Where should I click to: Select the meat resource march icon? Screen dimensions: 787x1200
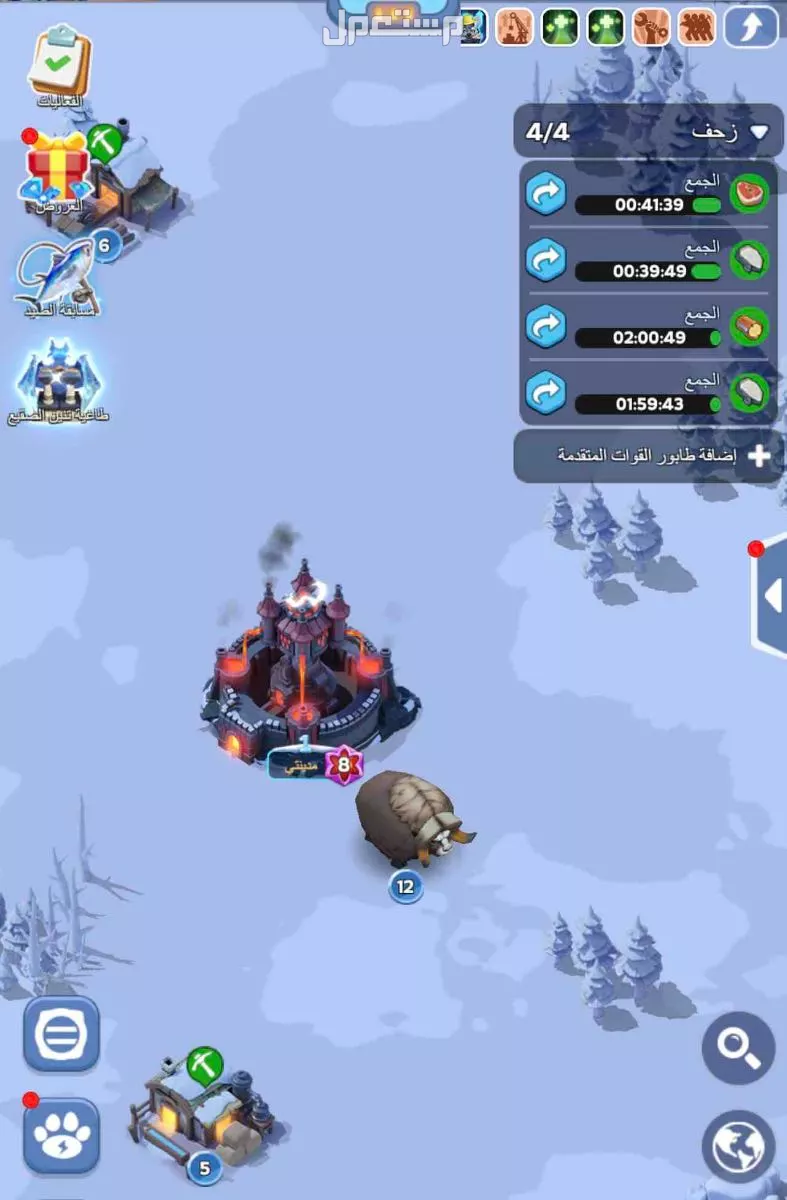(748, 194)
